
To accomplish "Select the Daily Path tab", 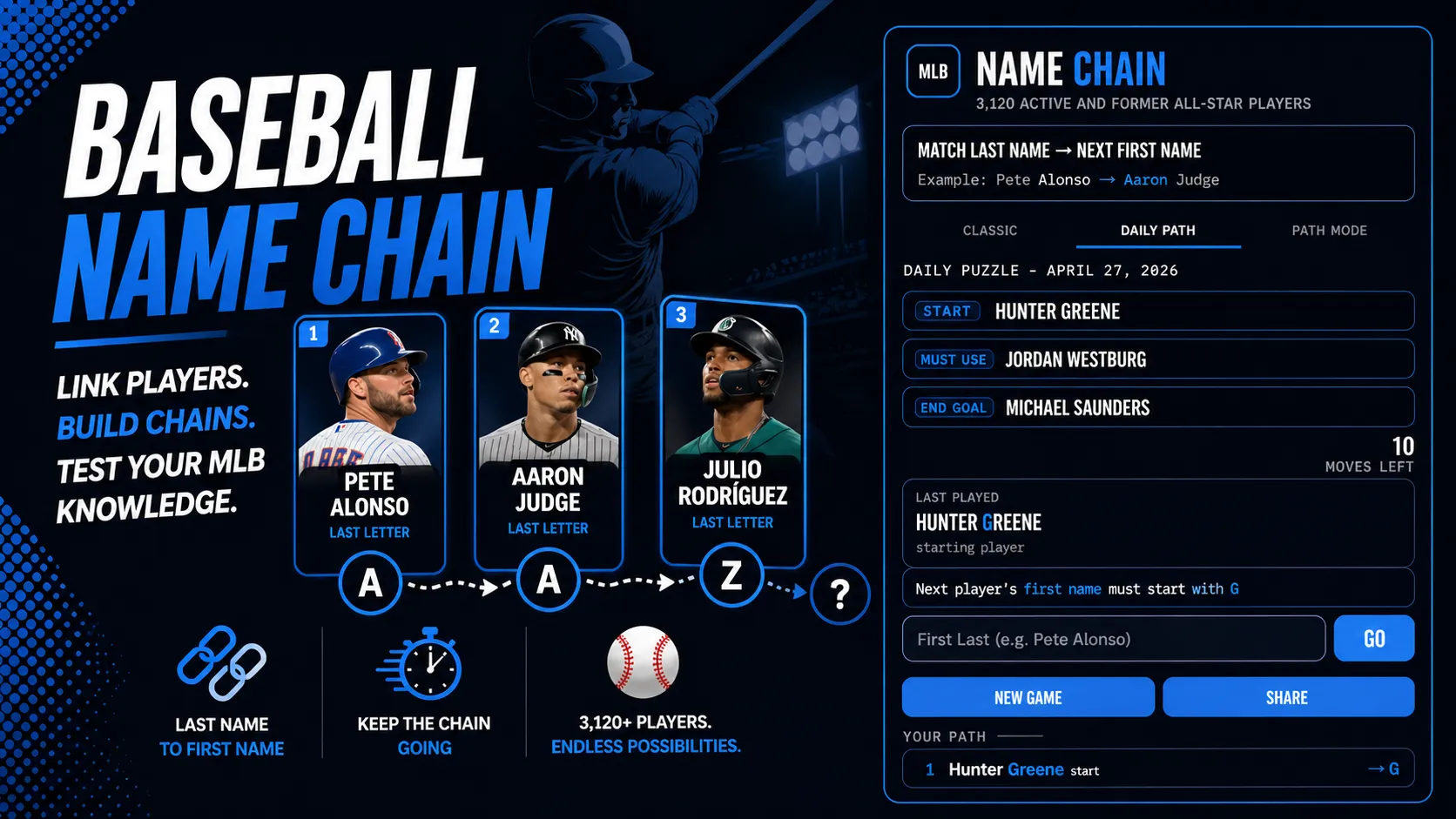I will click(x=1157, y=231).
